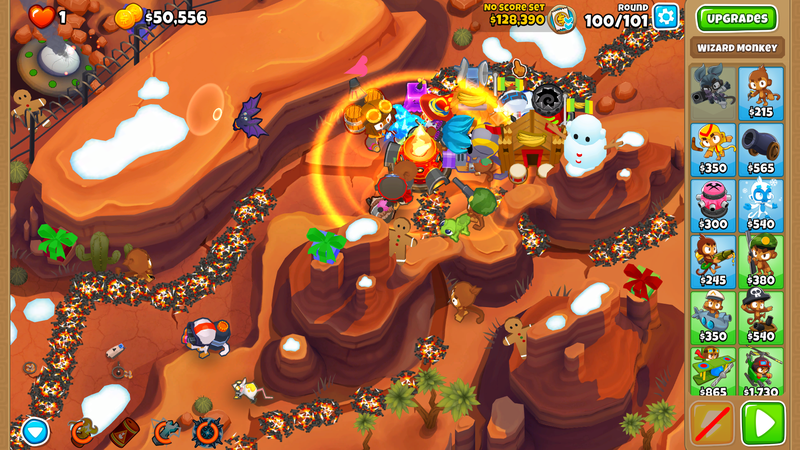800x450 pixels.
Task: Pick the Tack Shooter for $300
Action: (x=712, y=205)
